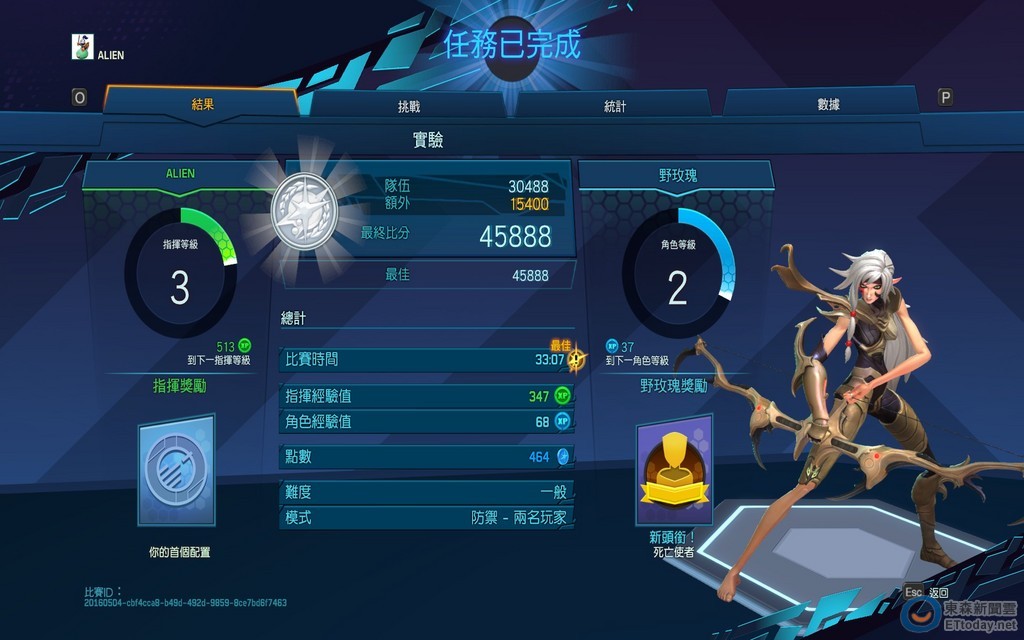Image resolution: width=1024 pixels, height=640 pixels.
Task: Show the 數據 tab
Action: coord(828,104)
